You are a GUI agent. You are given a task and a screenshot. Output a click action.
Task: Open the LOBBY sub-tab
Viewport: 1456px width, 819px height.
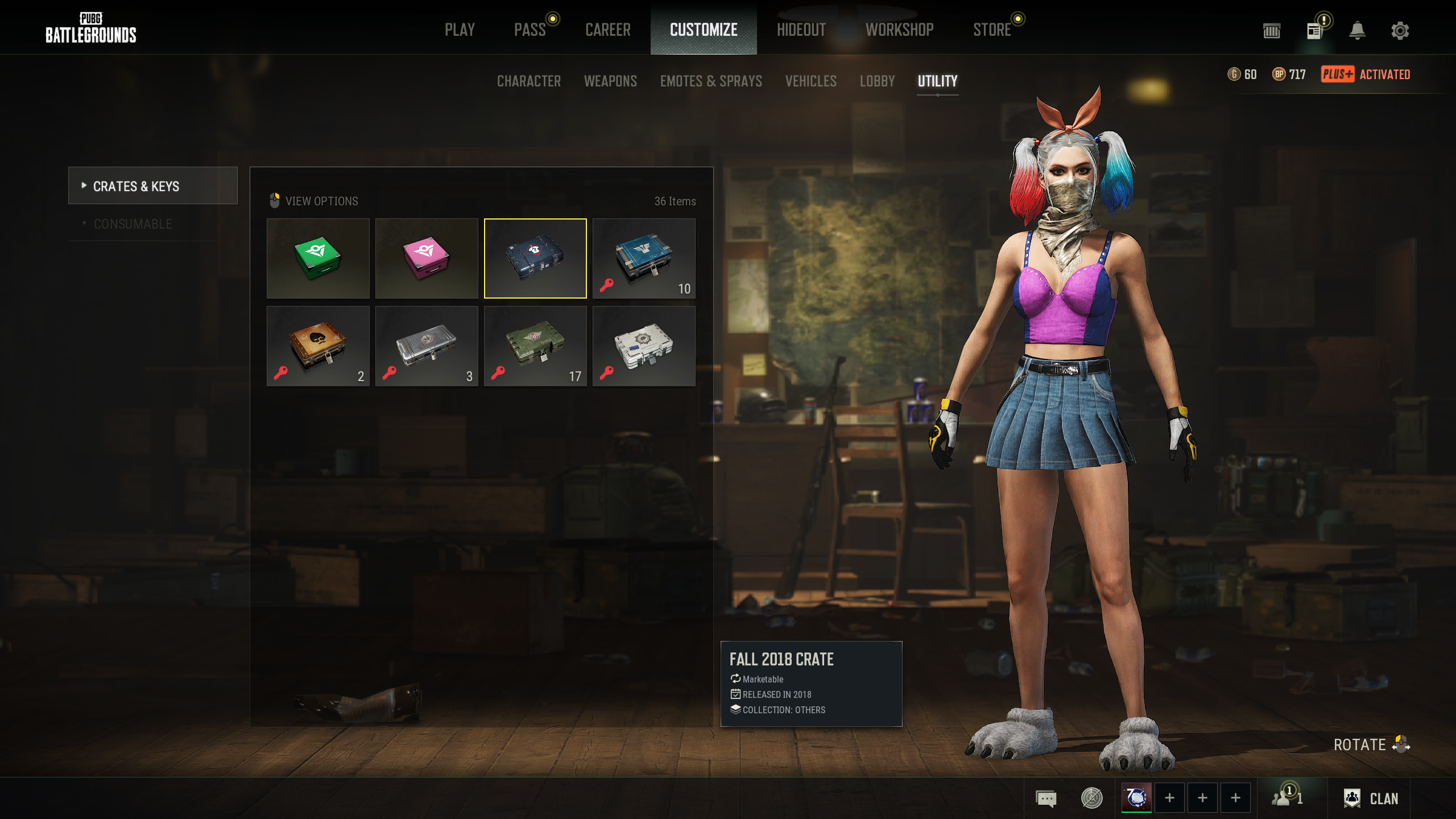tap(877, 81)
